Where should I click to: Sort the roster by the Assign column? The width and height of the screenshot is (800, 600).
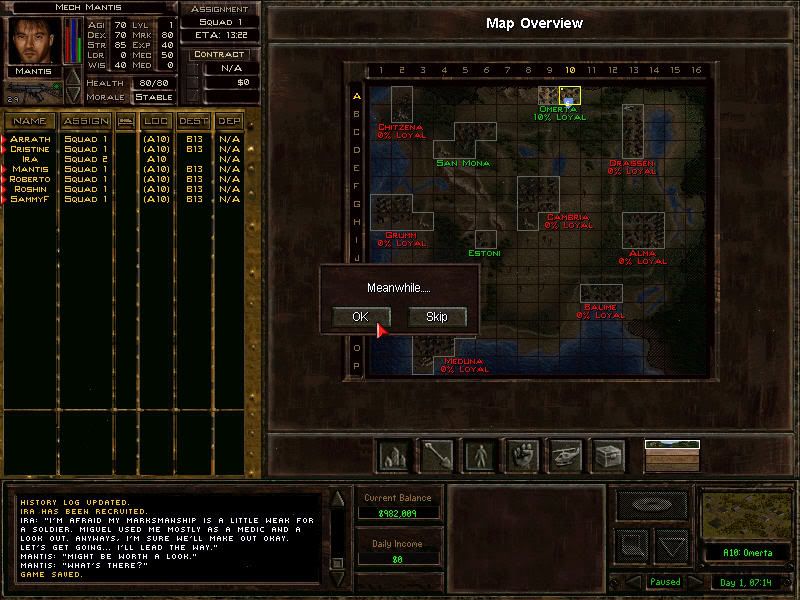[x=85, y=121]
